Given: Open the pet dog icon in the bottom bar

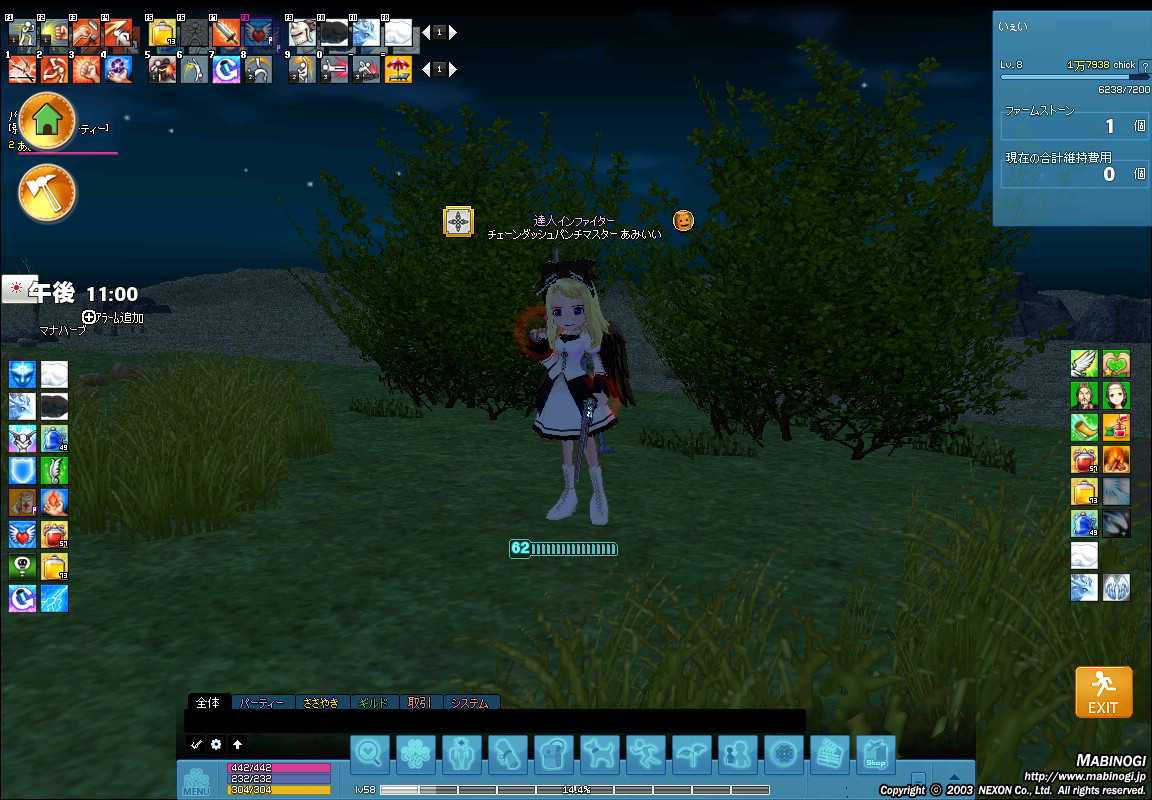Looking at the screenshot, I should coord(600,755).
